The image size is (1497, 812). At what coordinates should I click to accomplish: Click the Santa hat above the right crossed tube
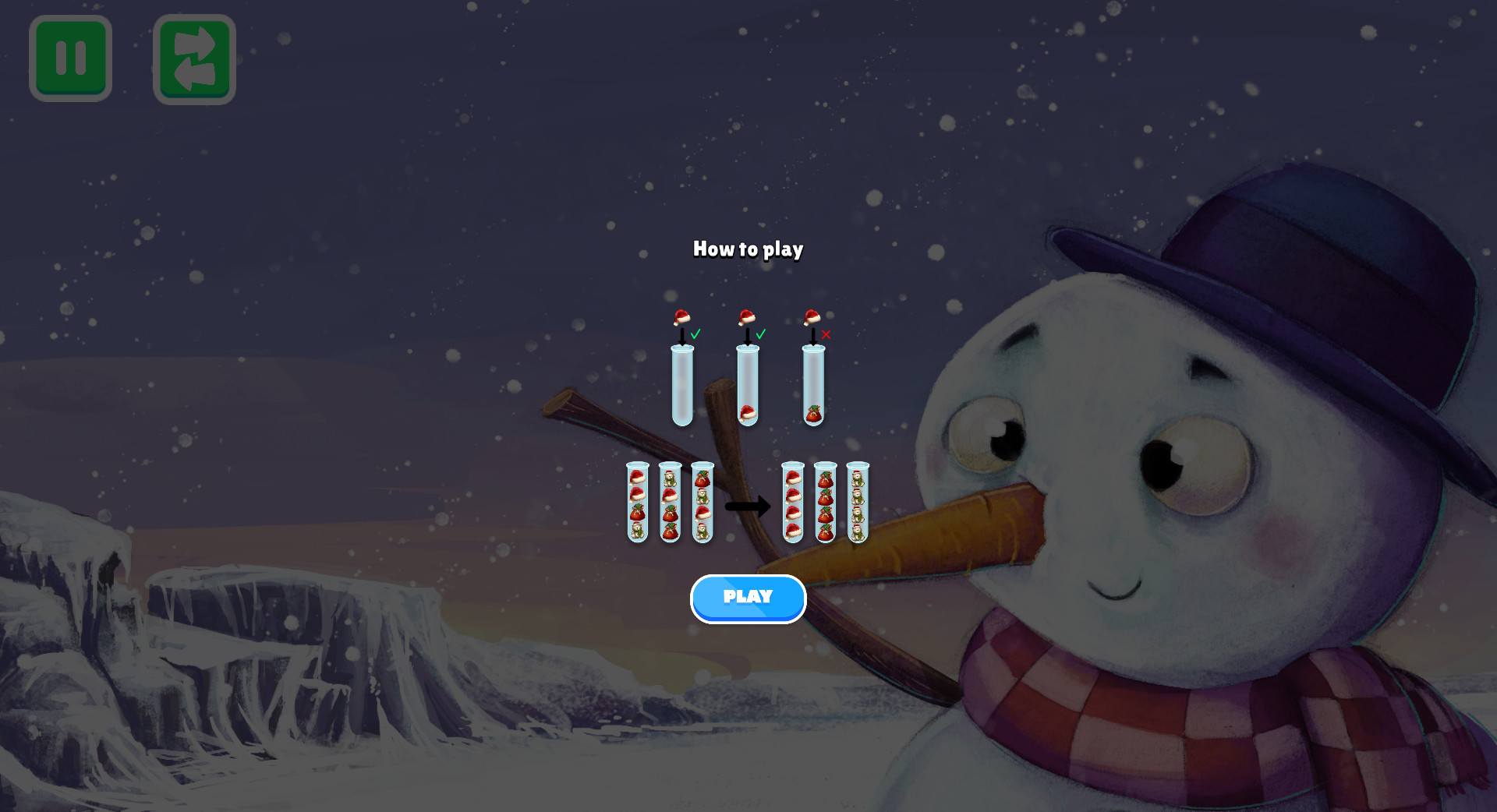[x=812, y=318]
